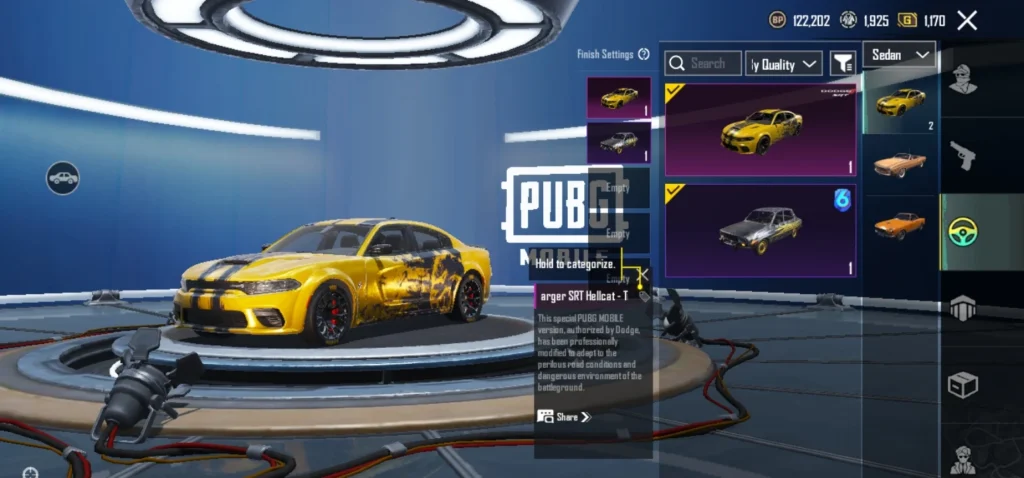Open the Sedan vehicle type dropdown
The image size is (1024, 478).
tap(900, 54)
